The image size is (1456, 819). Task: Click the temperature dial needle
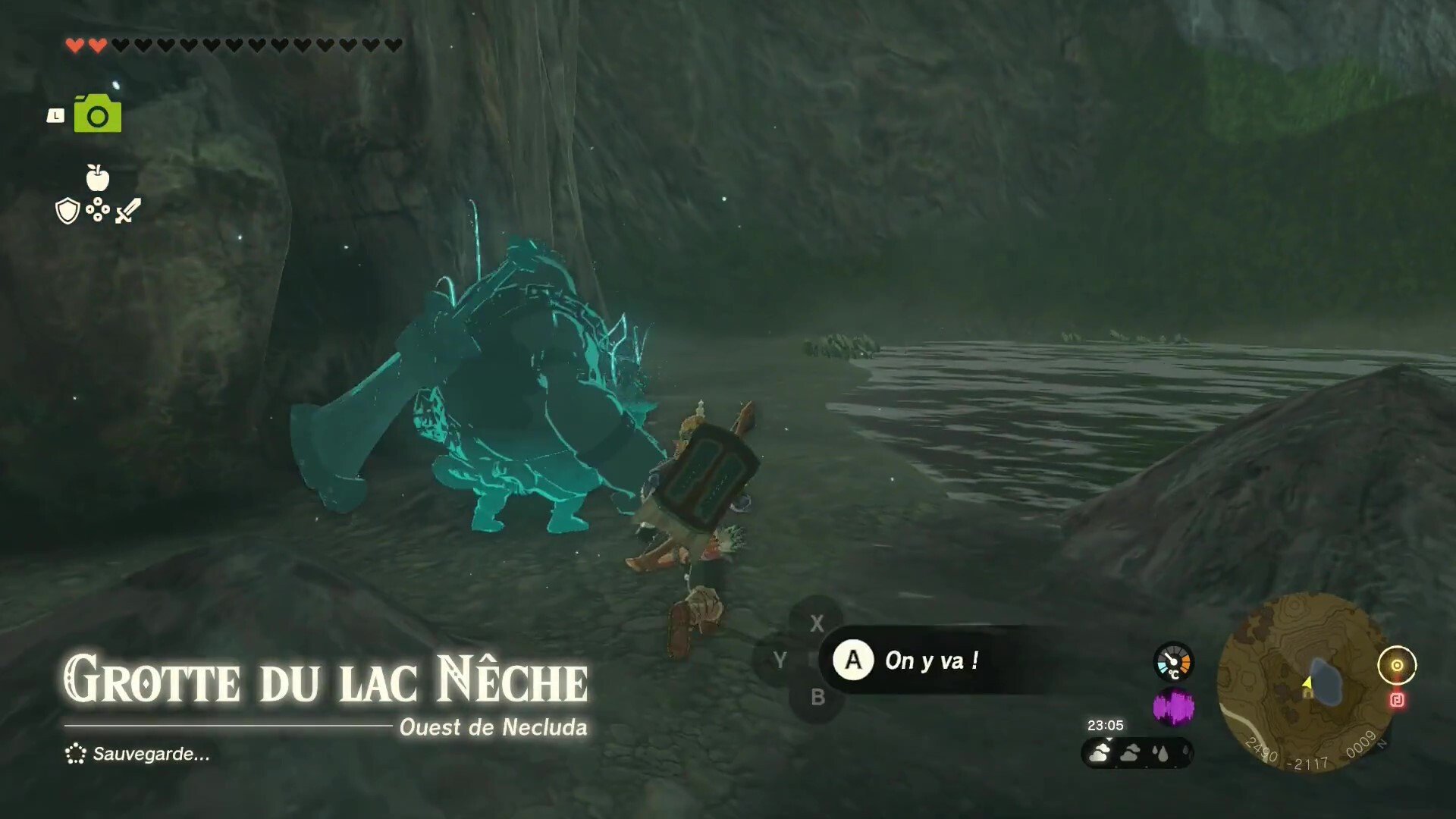click(1170, 659)
